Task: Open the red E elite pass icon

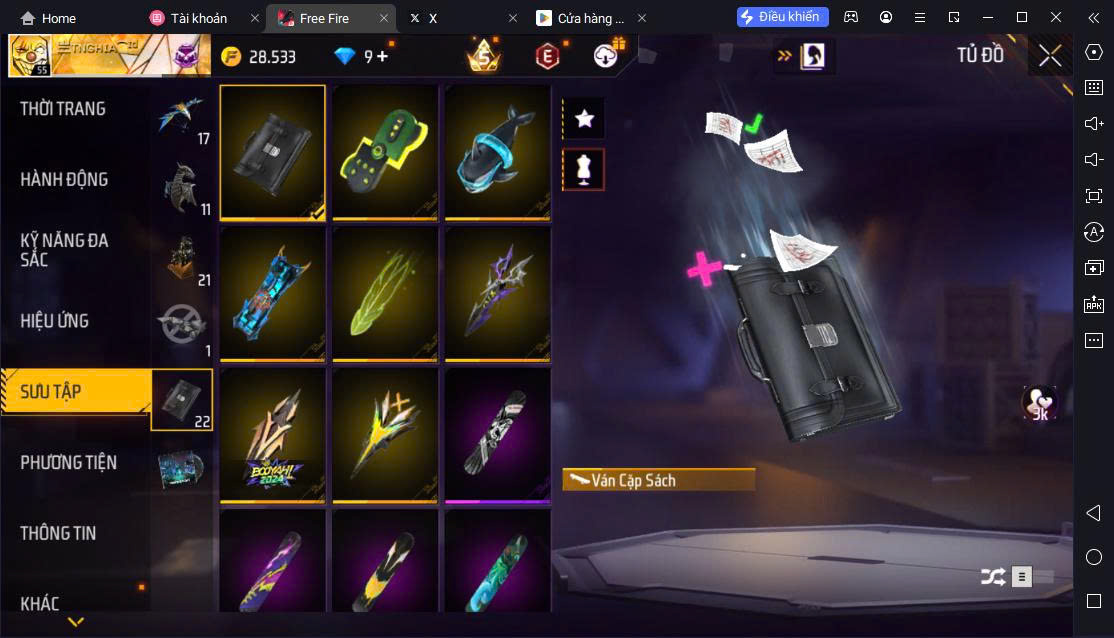Action: click(546, 56)
